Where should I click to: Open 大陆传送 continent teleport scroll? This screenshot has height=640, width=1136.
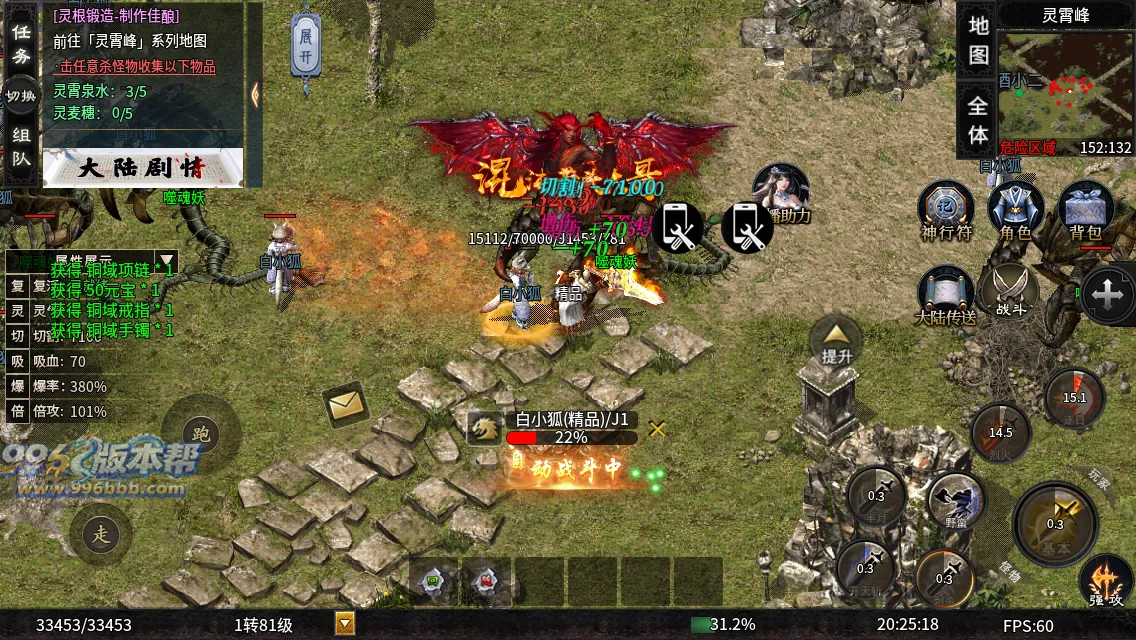tap(946, 293)
